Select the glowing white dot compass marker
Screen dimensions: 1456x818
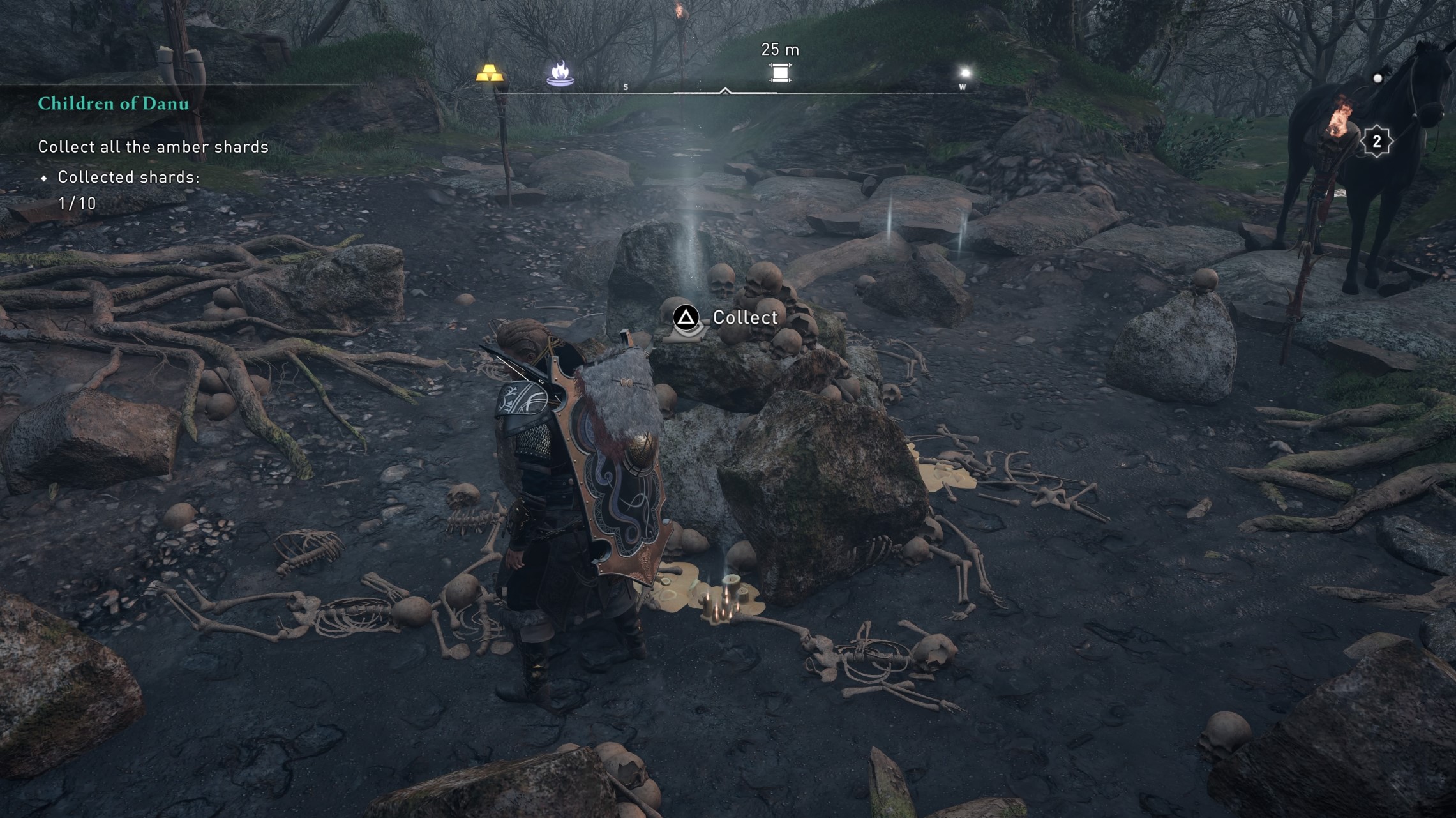964,72
